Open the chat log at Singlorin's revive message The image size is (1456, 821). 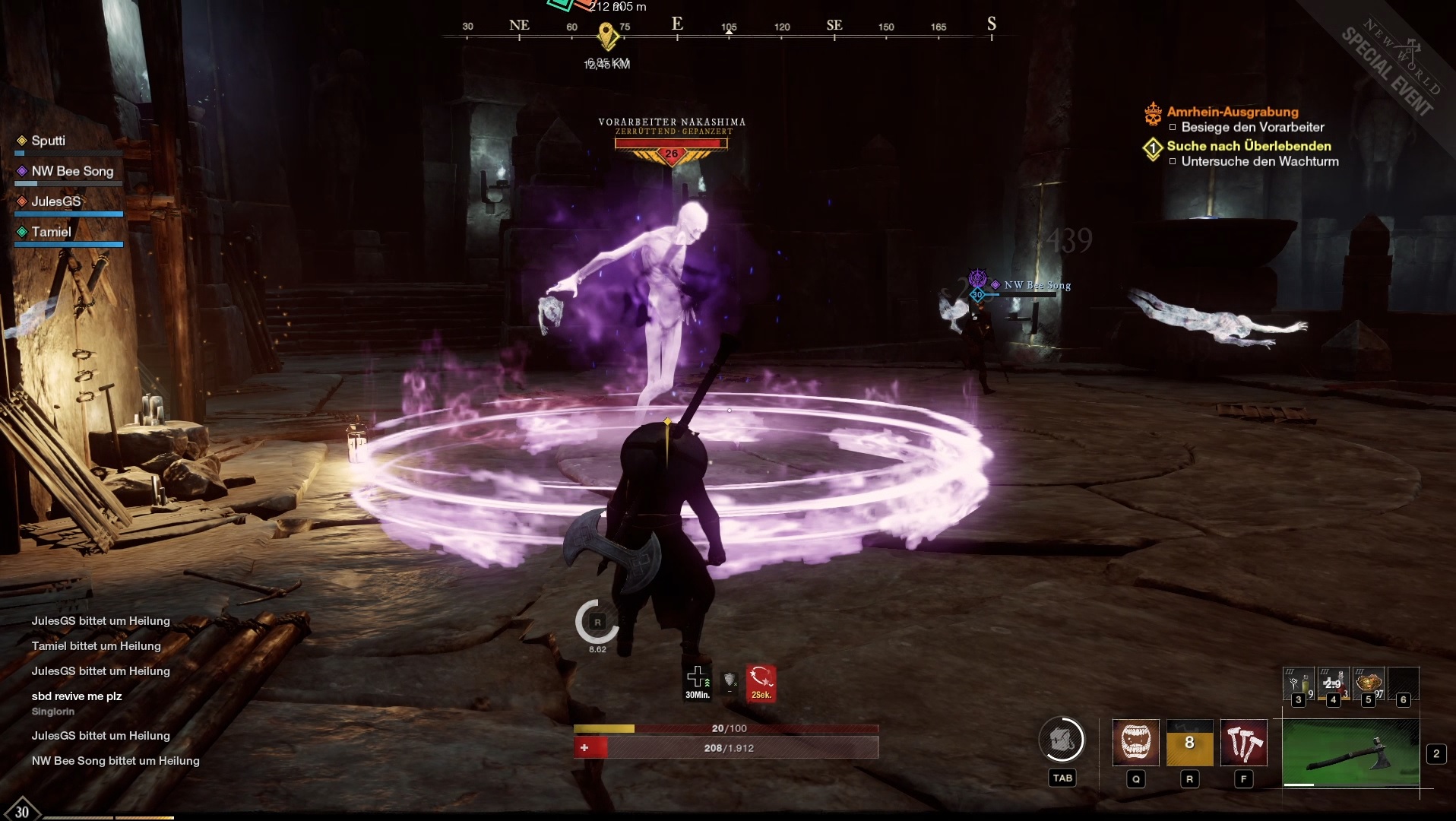[x=76, y=696]
